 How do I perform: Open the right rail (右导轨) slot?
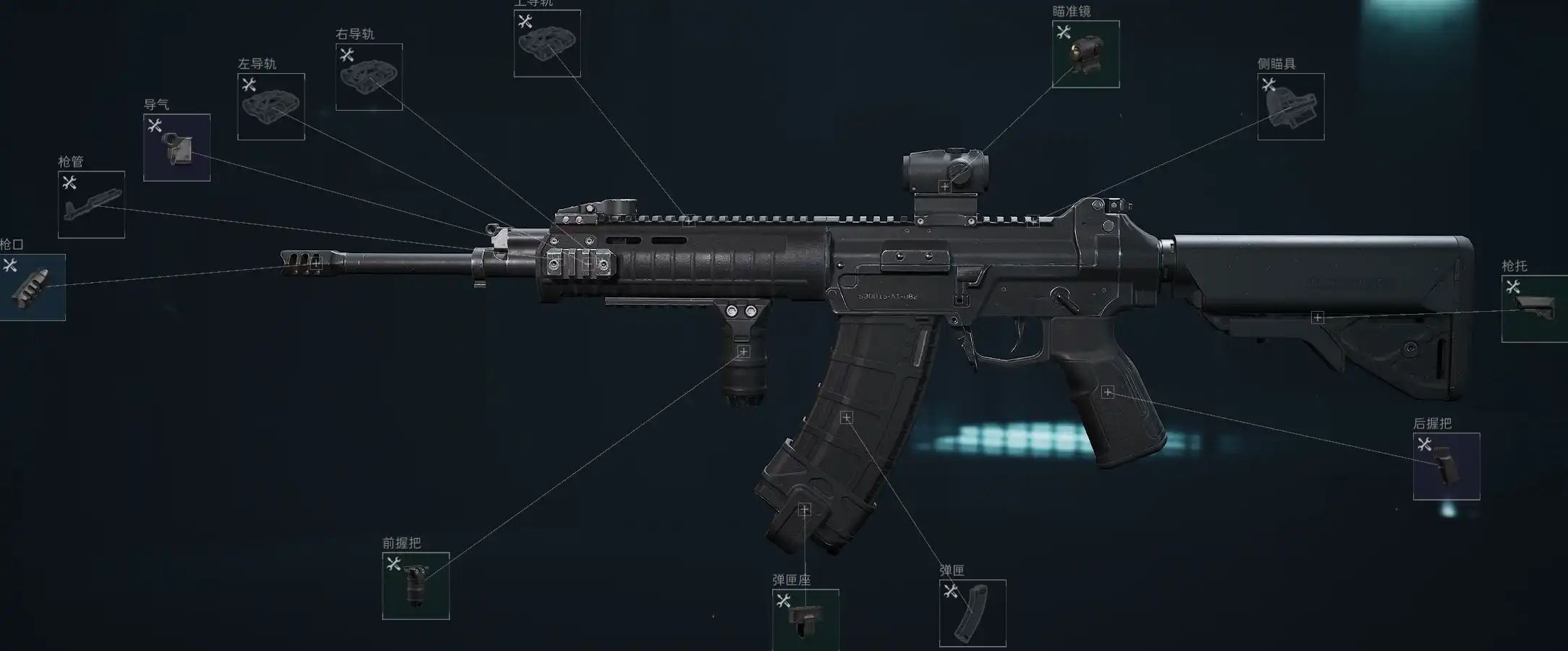pos(369,77)
